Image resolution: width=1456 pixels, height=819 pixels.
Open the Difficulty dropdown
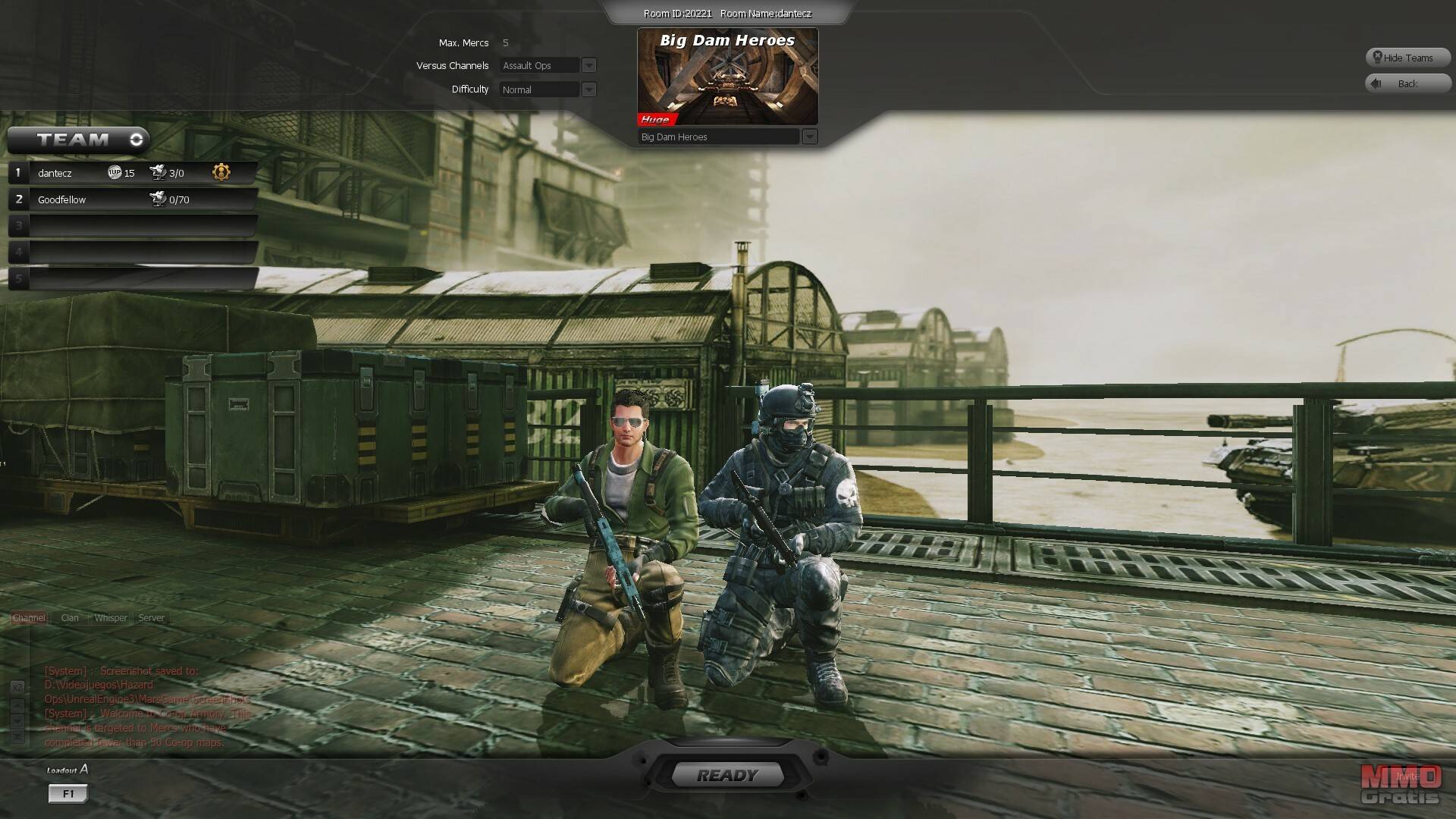588,89
